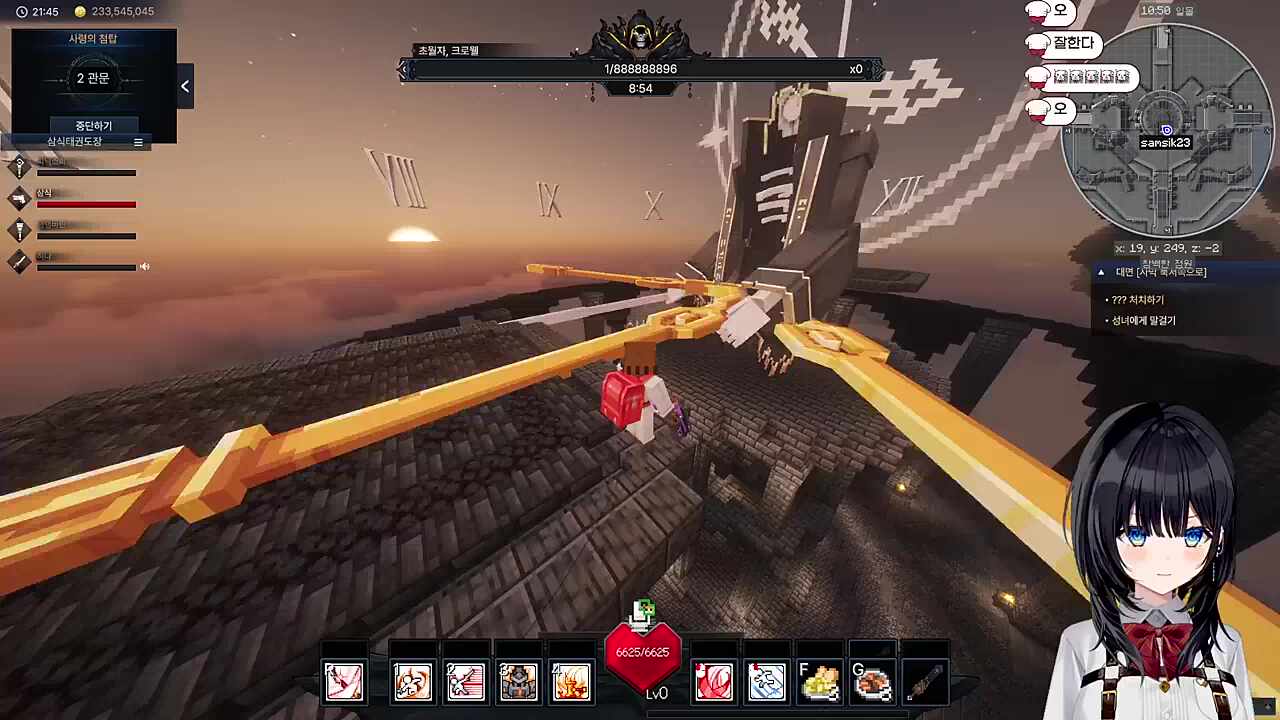1280x720 pixels.
Task: Activate the skill in hotbar slot 1
Action: (412, 682)
